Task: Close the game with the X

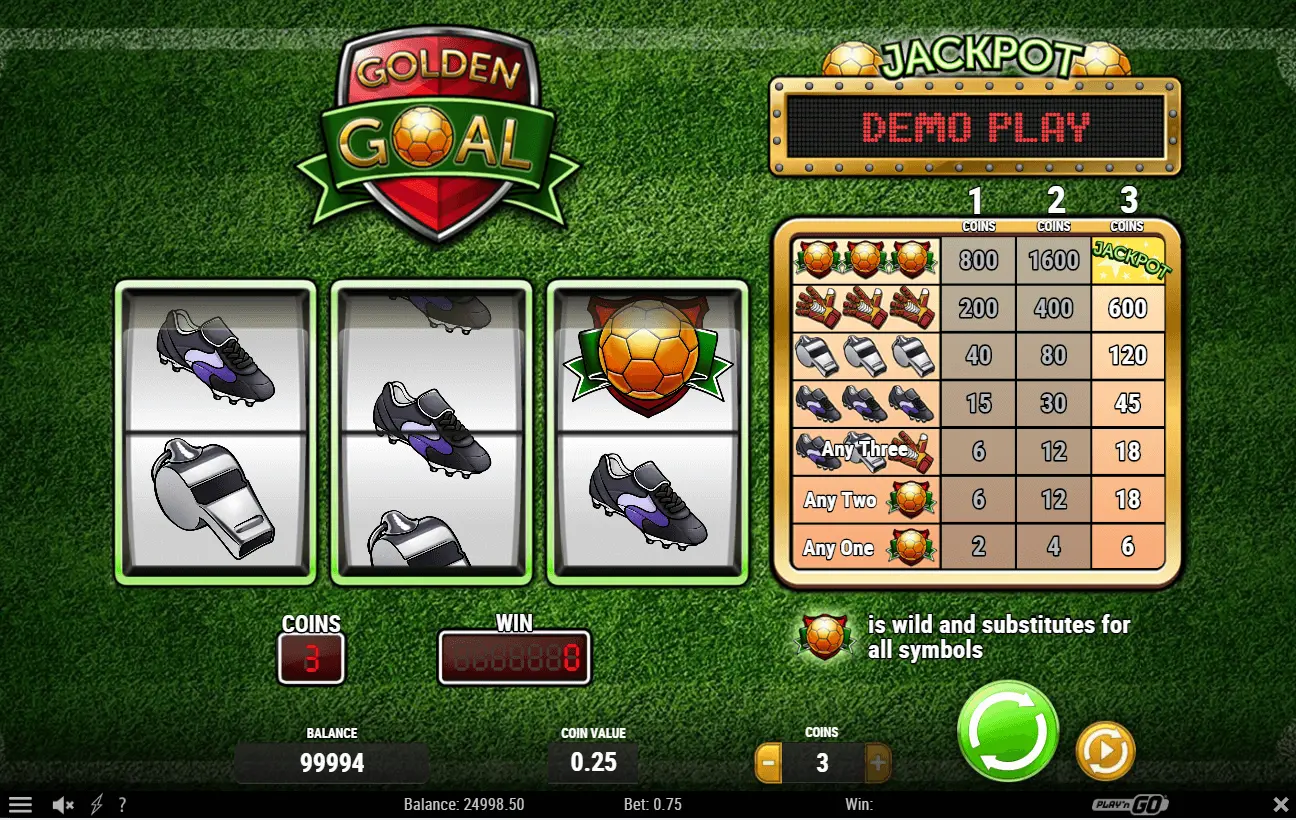Action: [1280, 804]
